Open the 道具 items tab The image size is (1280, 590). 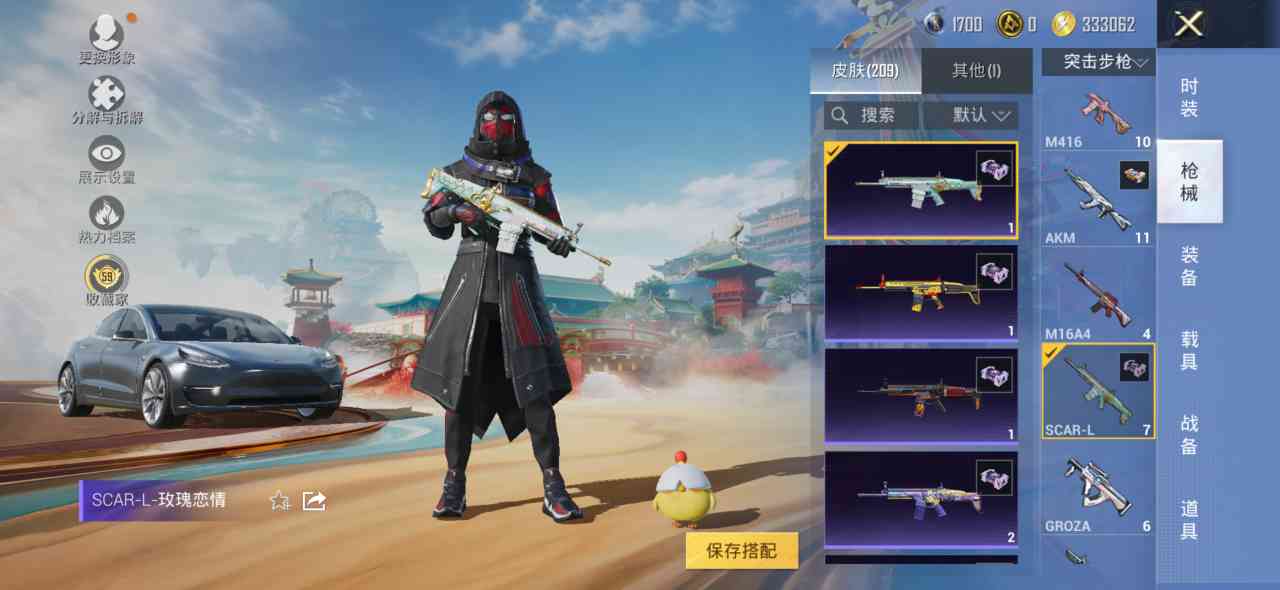pyautogui.click(x=1189, y=518)
